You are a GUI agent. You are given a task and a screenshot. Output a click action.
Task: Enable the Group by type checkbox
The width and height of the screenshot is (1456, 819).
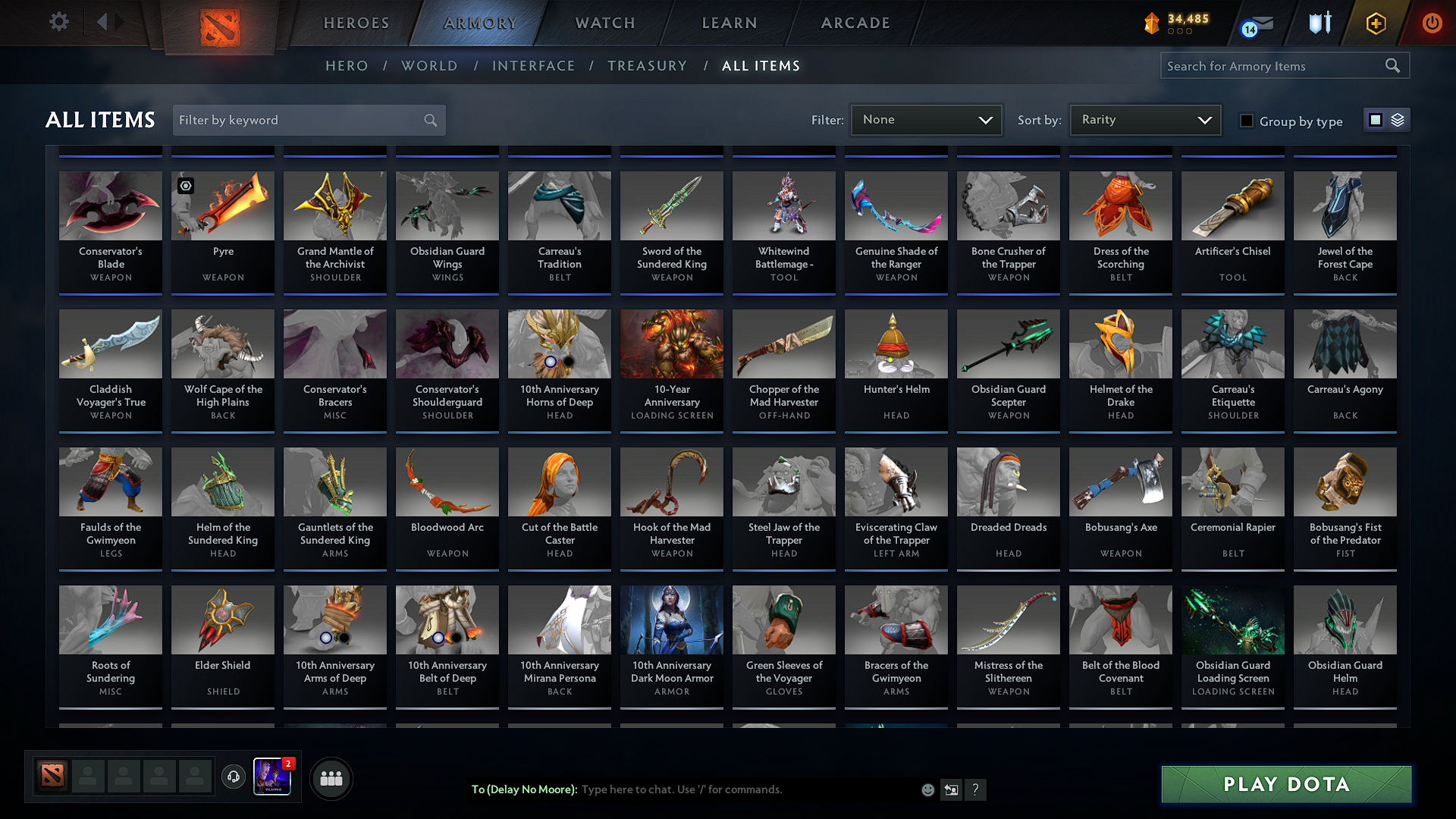[1246, 121]
